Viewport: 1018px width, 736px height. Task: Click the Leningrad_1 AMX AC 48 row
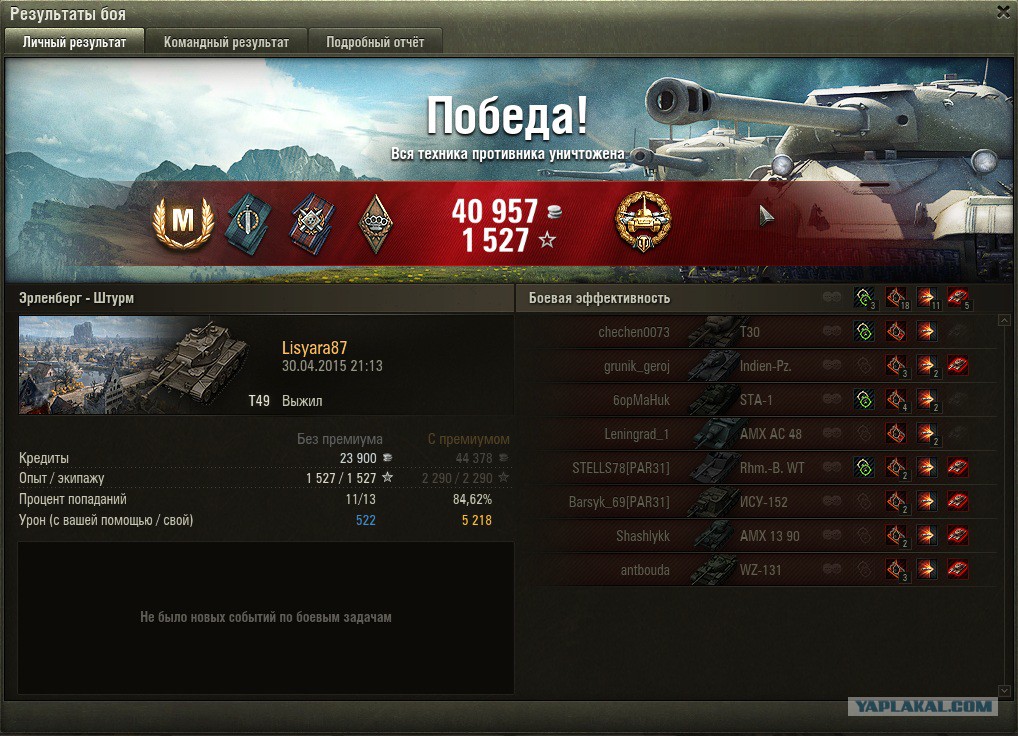coord(700,434)
